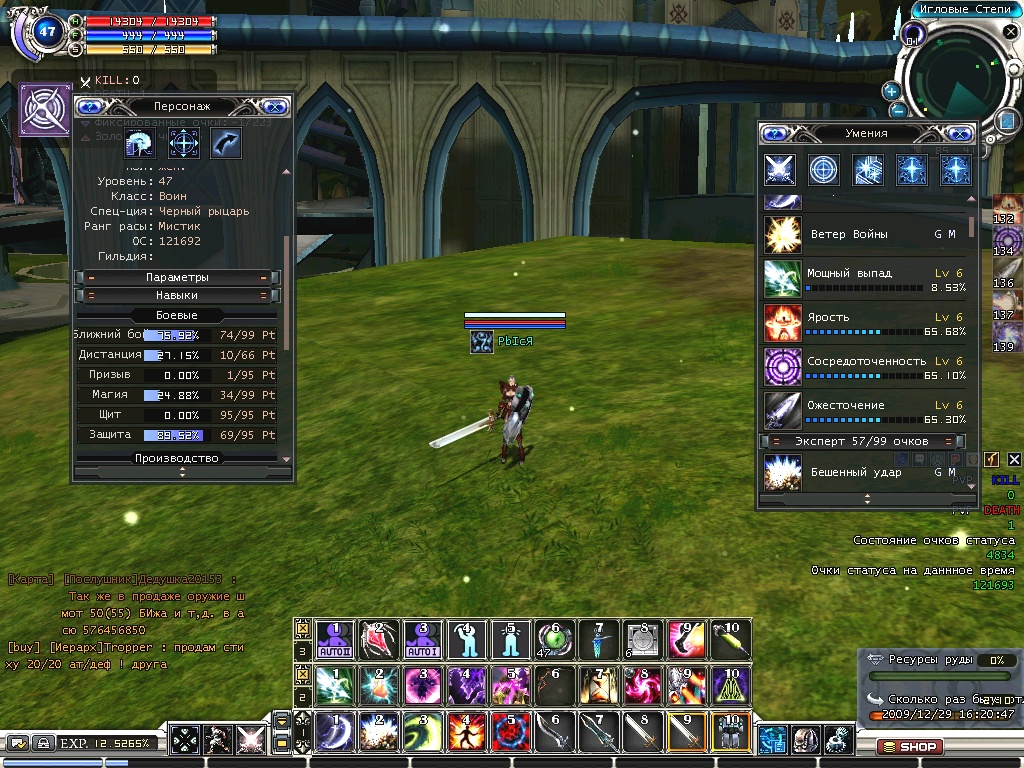Close the Умения skills window
This screenshot has width=1024, height=768.
[961, 133]
